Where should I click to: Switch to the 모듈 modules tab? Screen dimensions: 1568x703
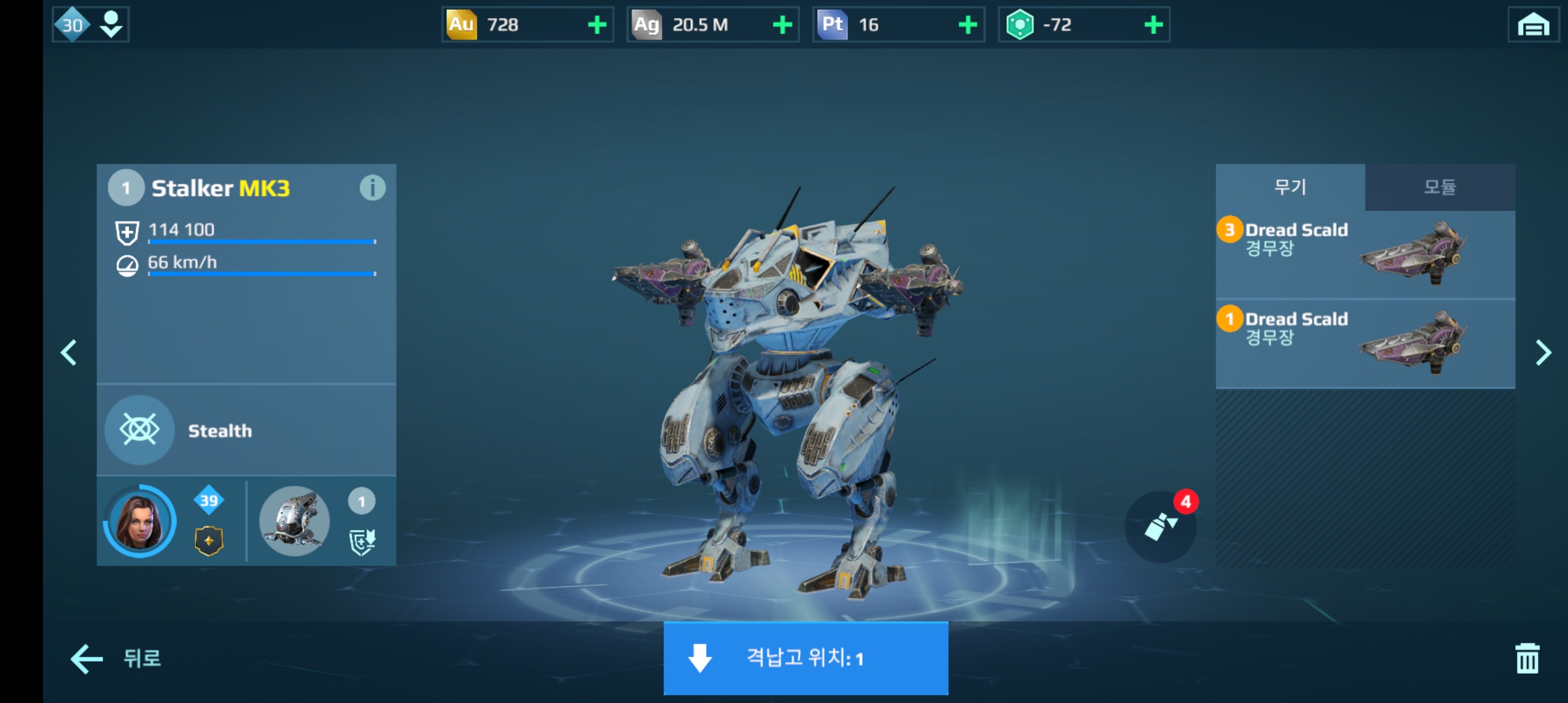[1440, 187]
